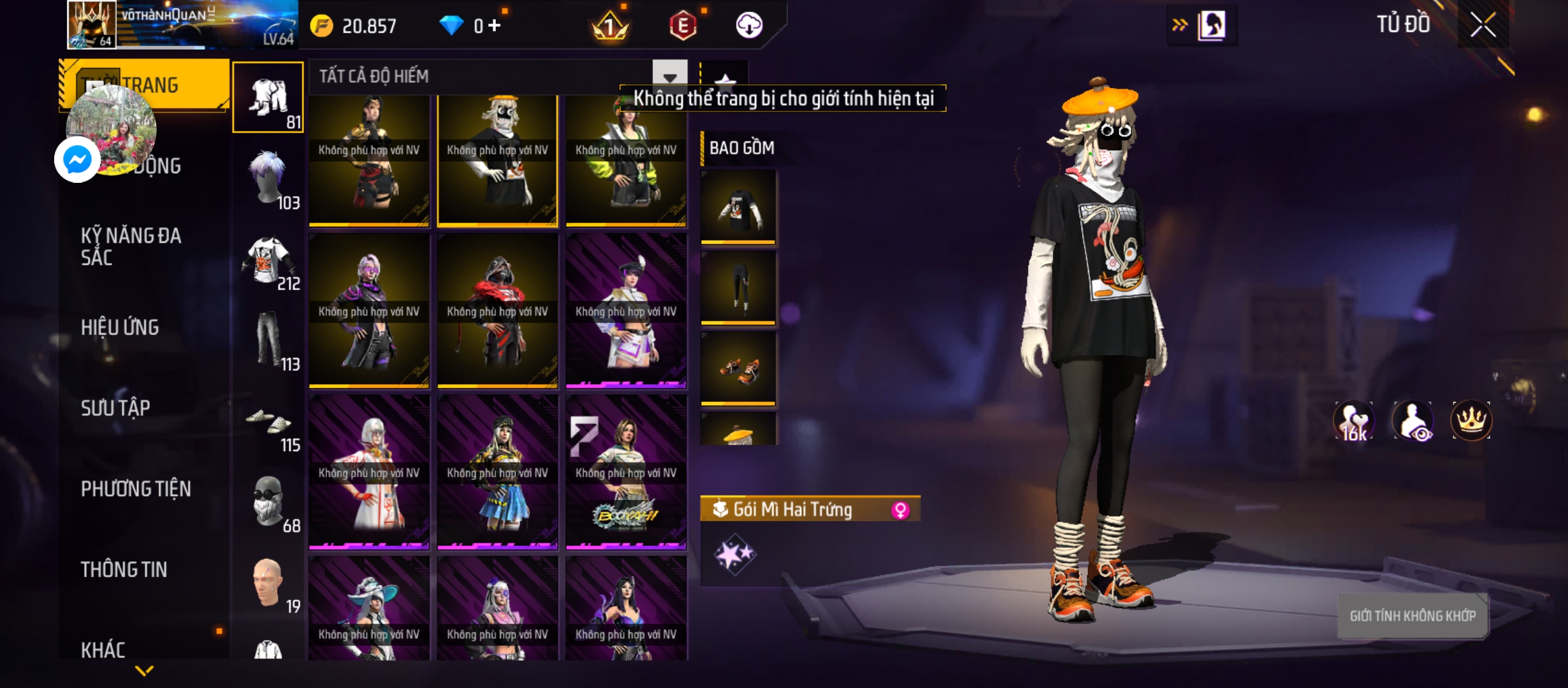Open the Kỹ Năng Đa Sắc menu

[131, 247]
